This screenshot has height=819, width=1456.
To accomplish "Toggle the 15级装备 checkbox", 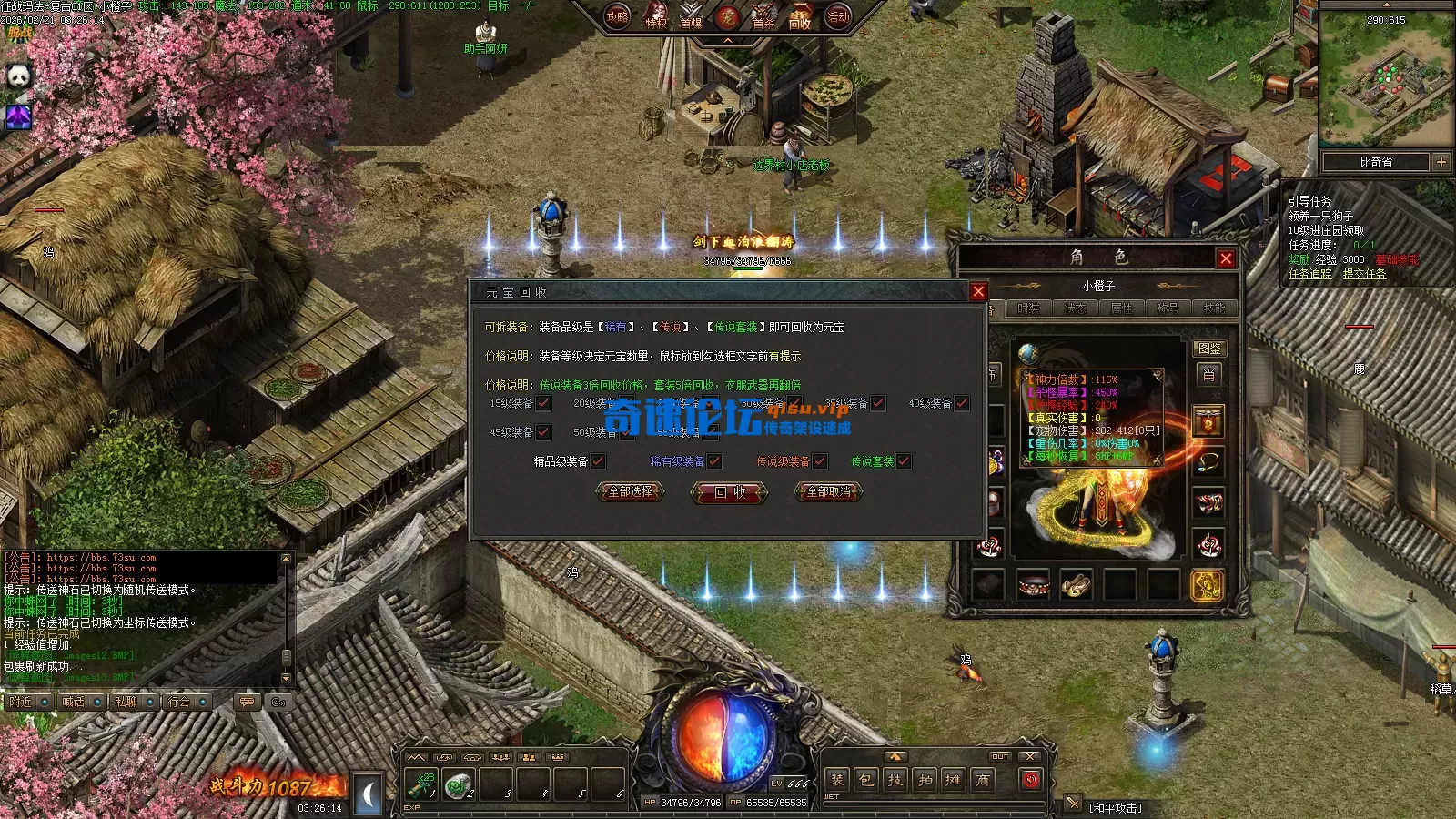I will pos(543,403).
